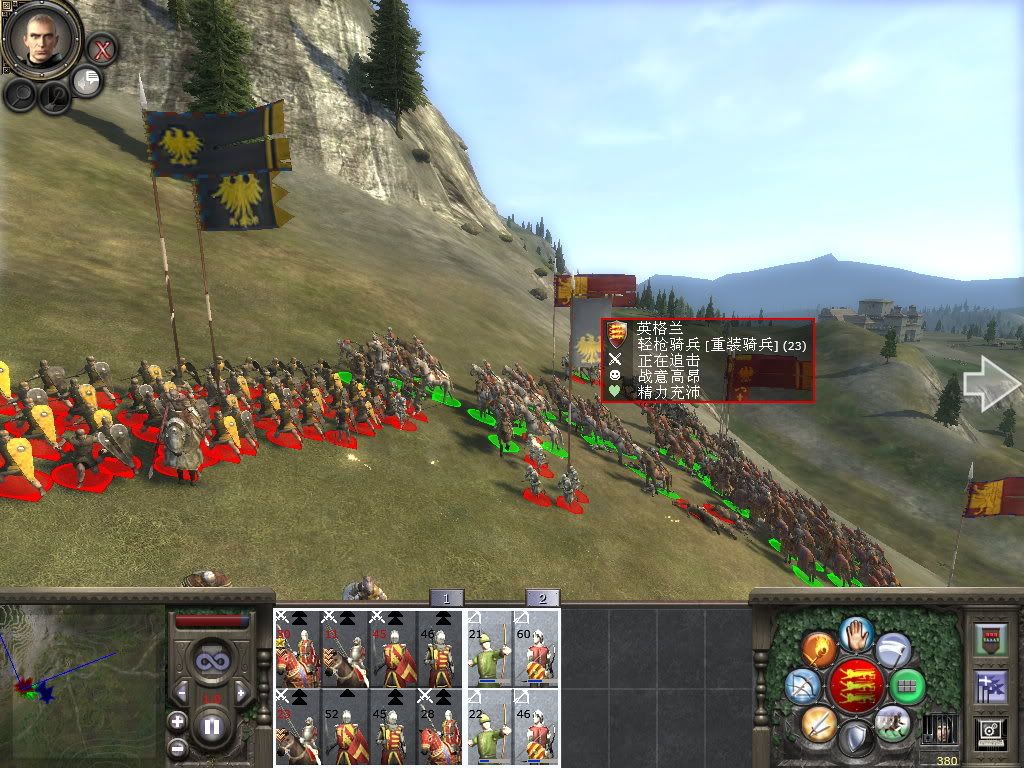Activate the guard mode shield button

pos(855,740)
